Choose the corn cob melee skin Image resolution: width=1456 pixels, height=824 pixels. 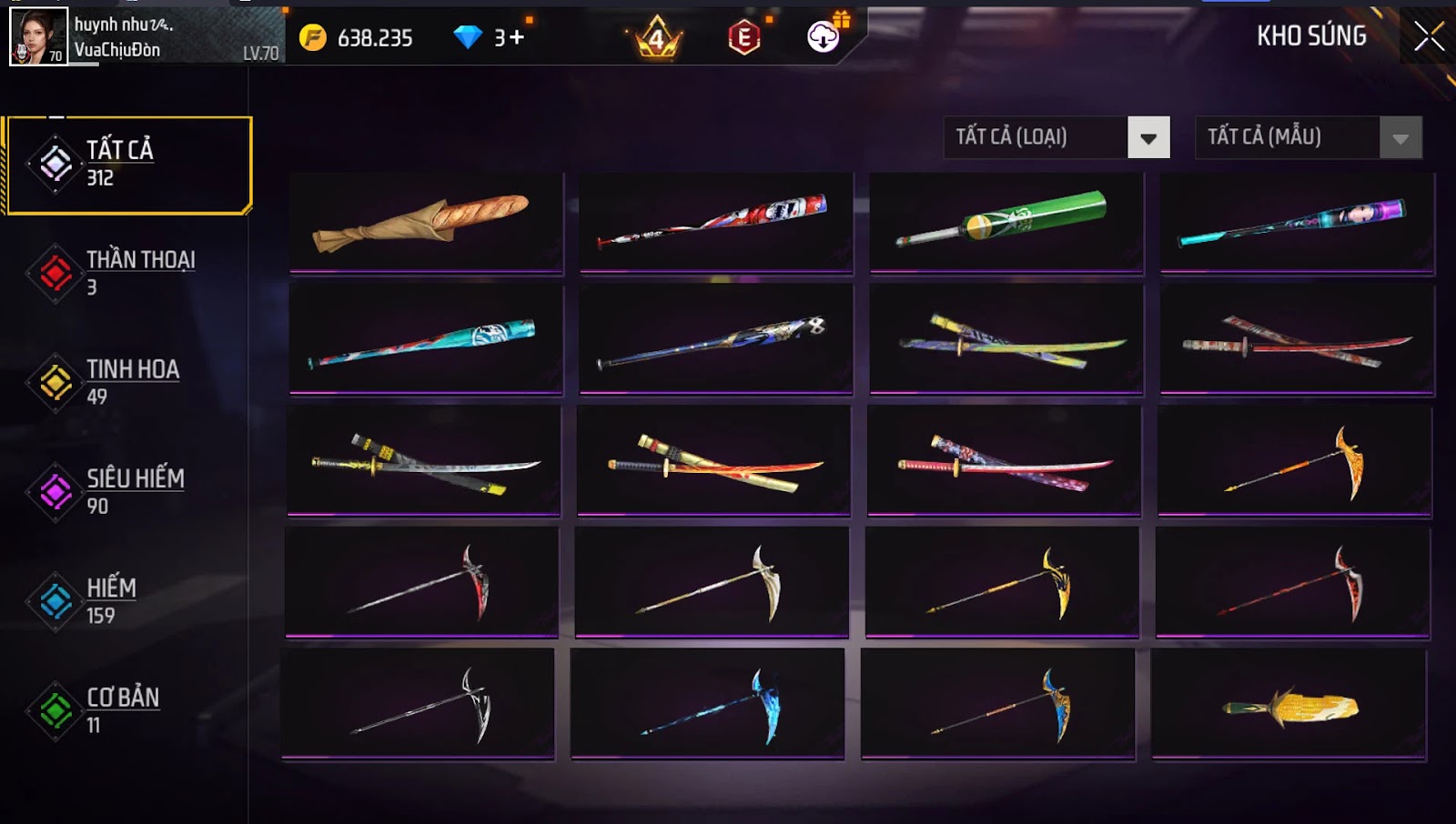[1289, 706]
